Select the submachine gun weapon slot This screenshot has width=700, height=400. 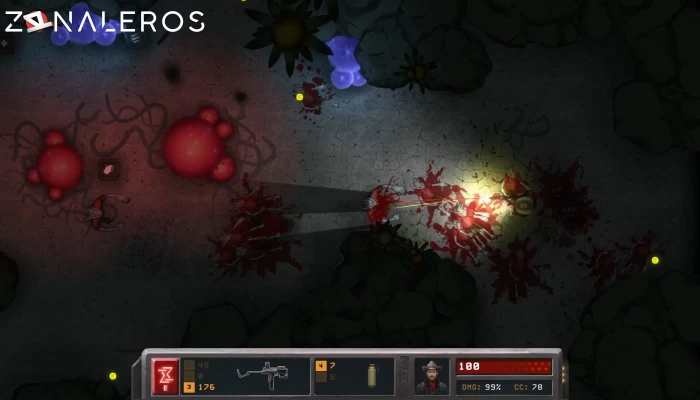point(262,375)
